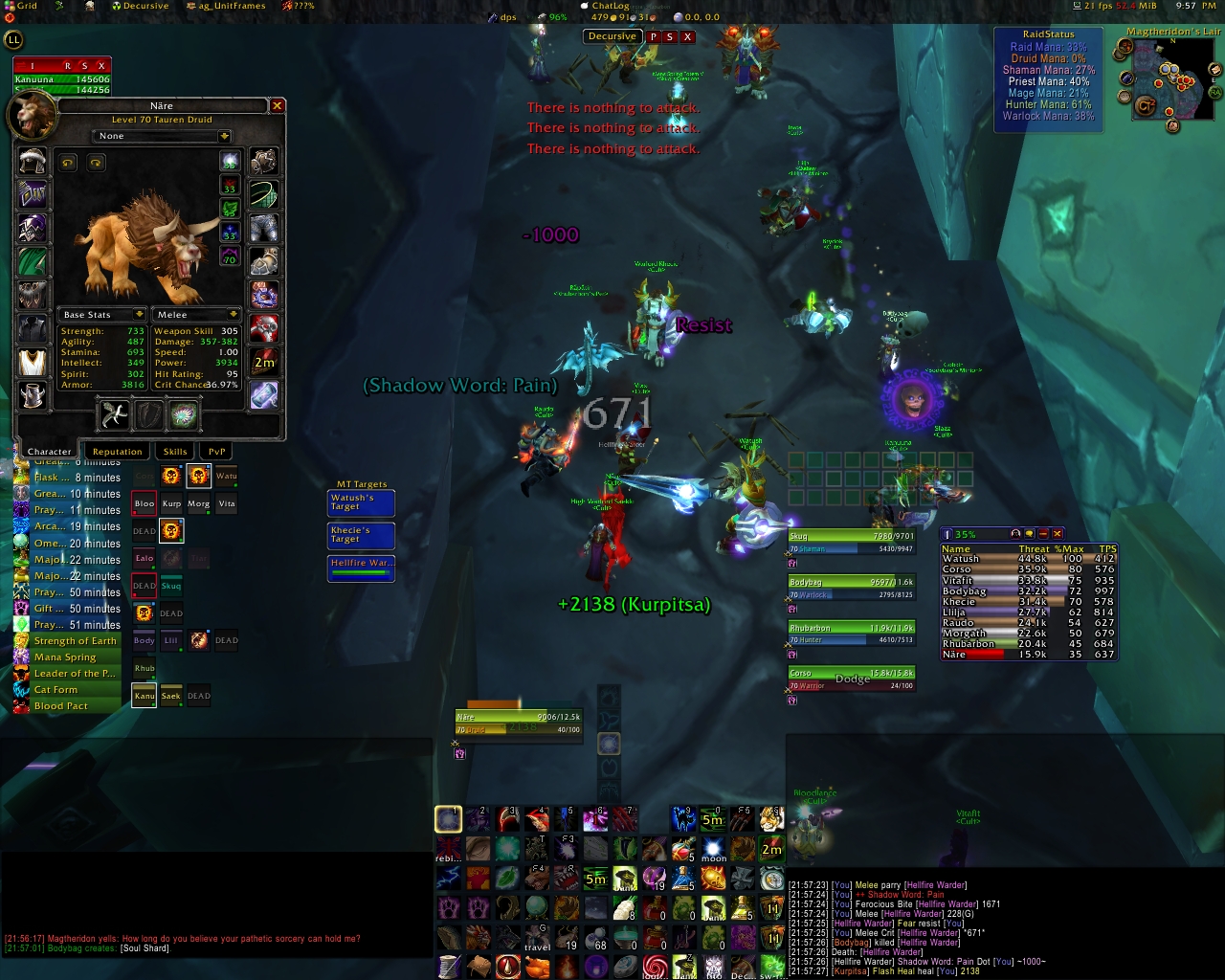Open the Skills tab
1225x980 pixels.
(x=175, y=452)
